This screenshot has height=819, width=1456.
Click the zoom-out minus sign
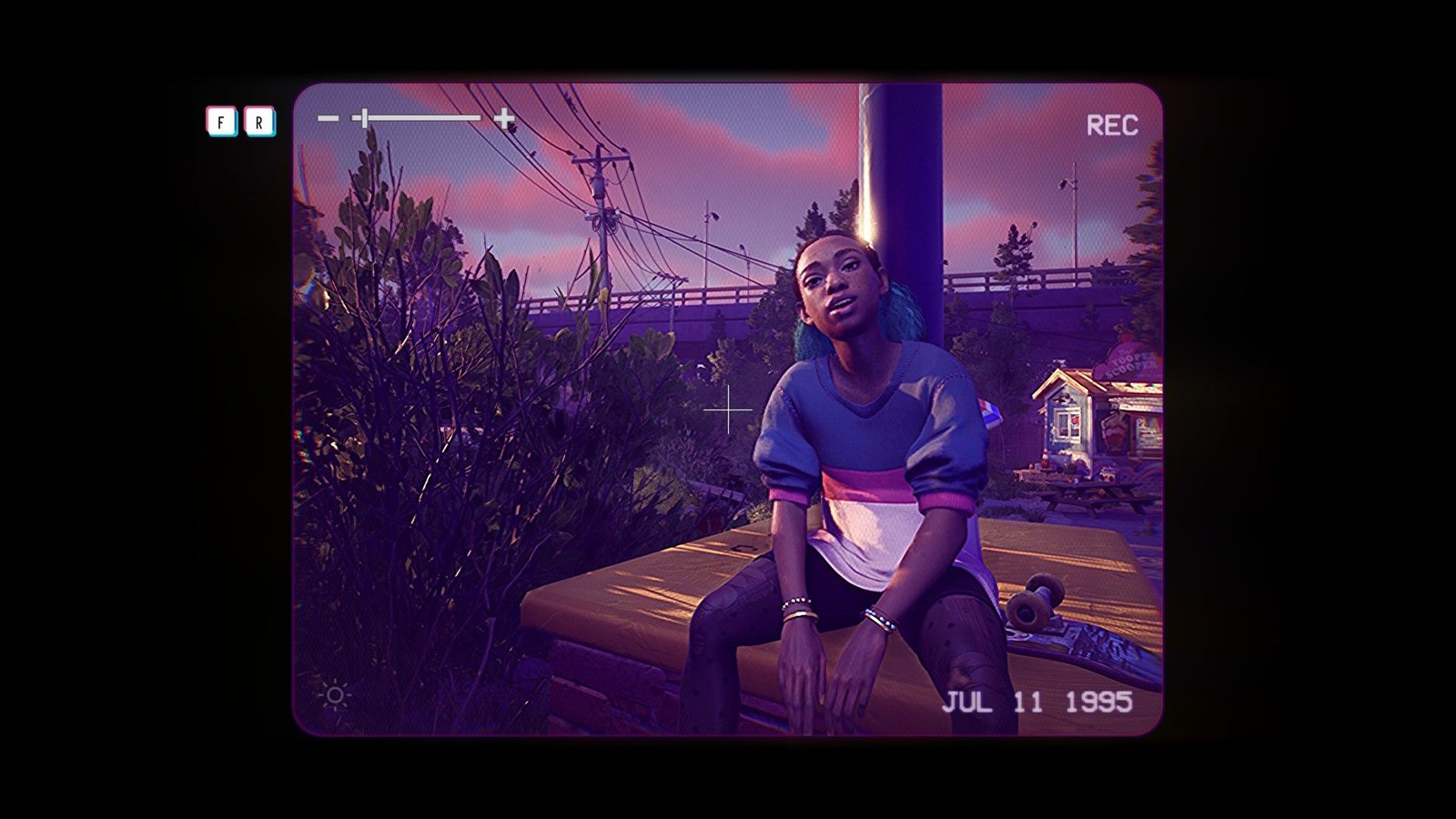328,118
